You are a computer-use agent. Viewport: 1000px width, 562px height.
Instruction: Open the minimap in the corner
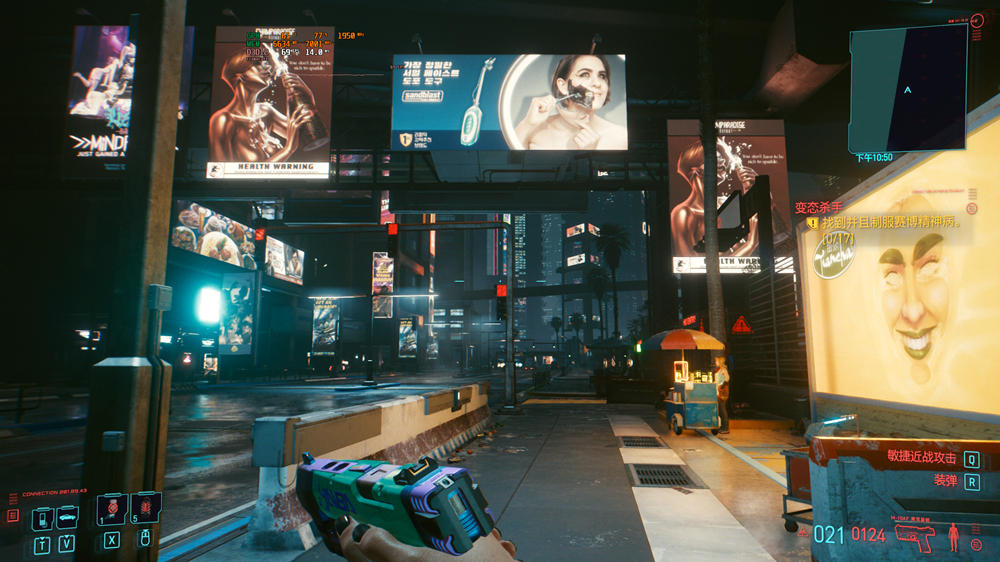tap(908, 88)
